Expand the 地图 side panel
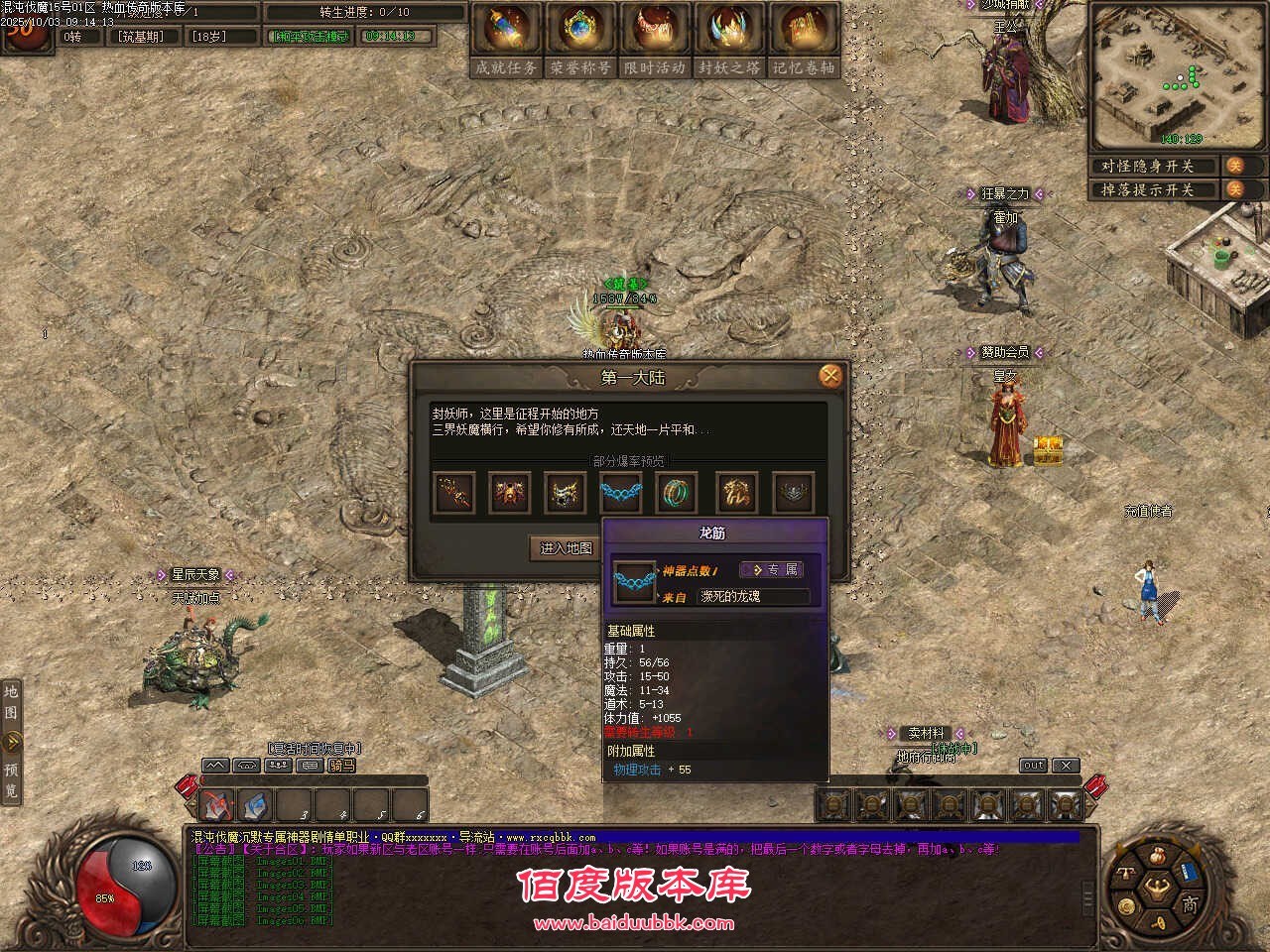Viewport: 1270px width, 952px height. click(x=10, y=704)
